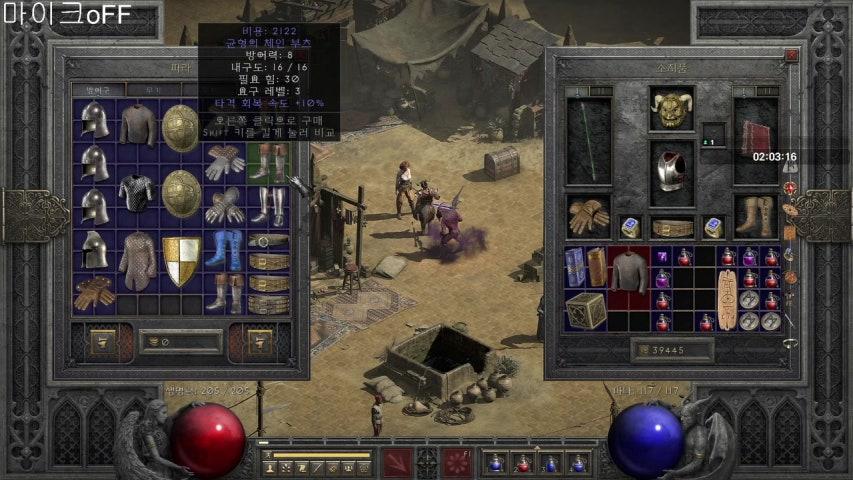Select the equipped red tome off-hand
Image resolution: width=853 pixels, height=480 pixels.
[x=755, y=139]
